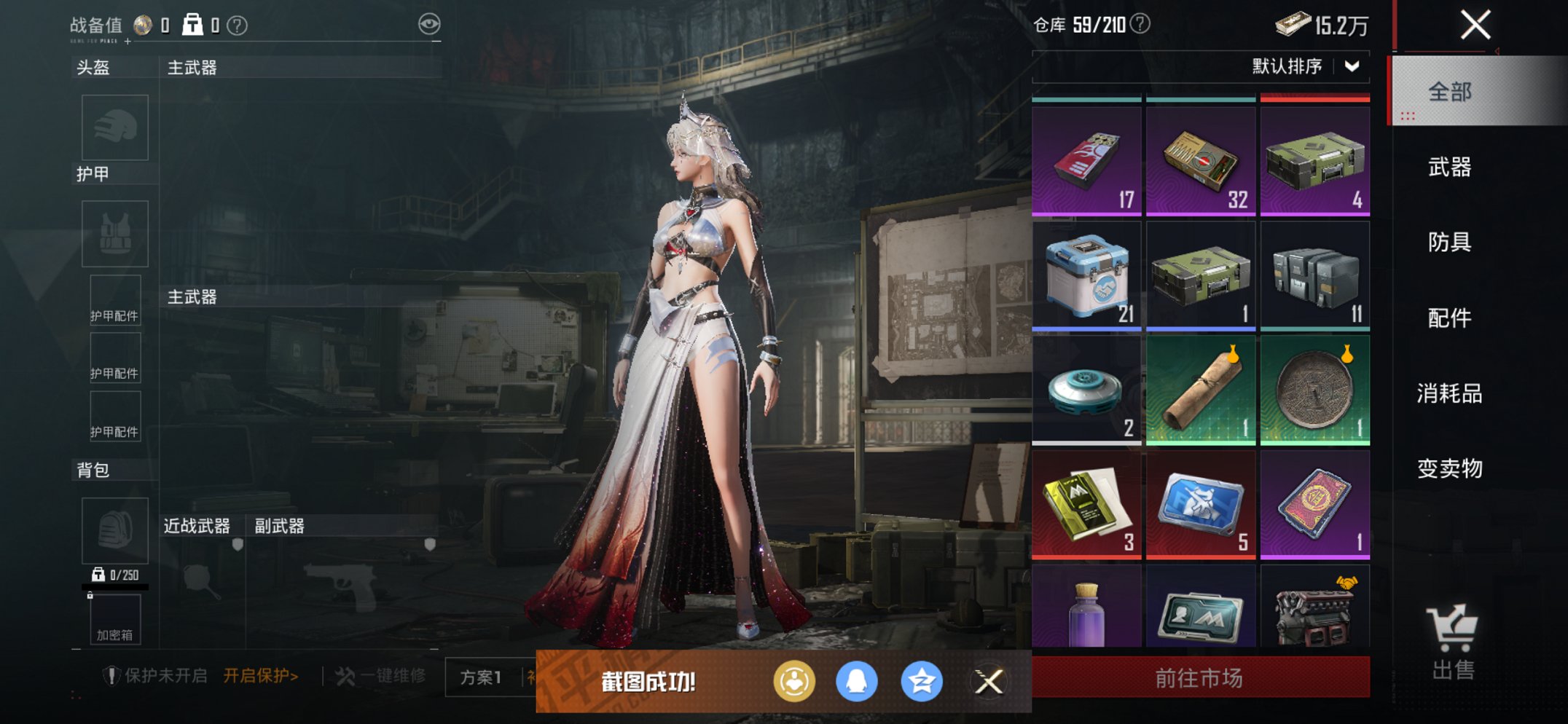The height and width of the screenshot is (724, 1568).
Task: Click the armor vest slot under 护甲
Action: [114, 233]
